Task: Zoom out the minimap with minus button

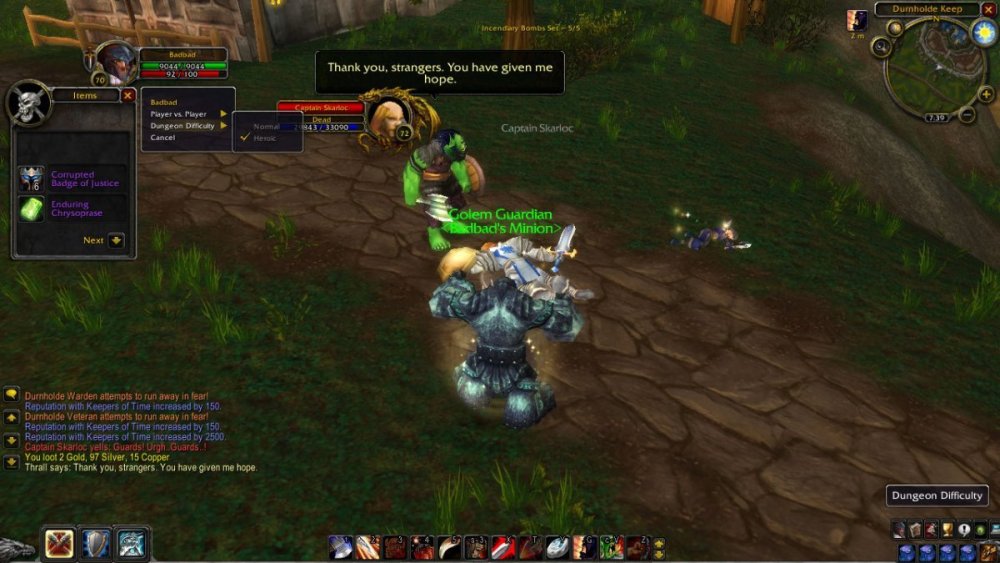Action: (967, 115)
